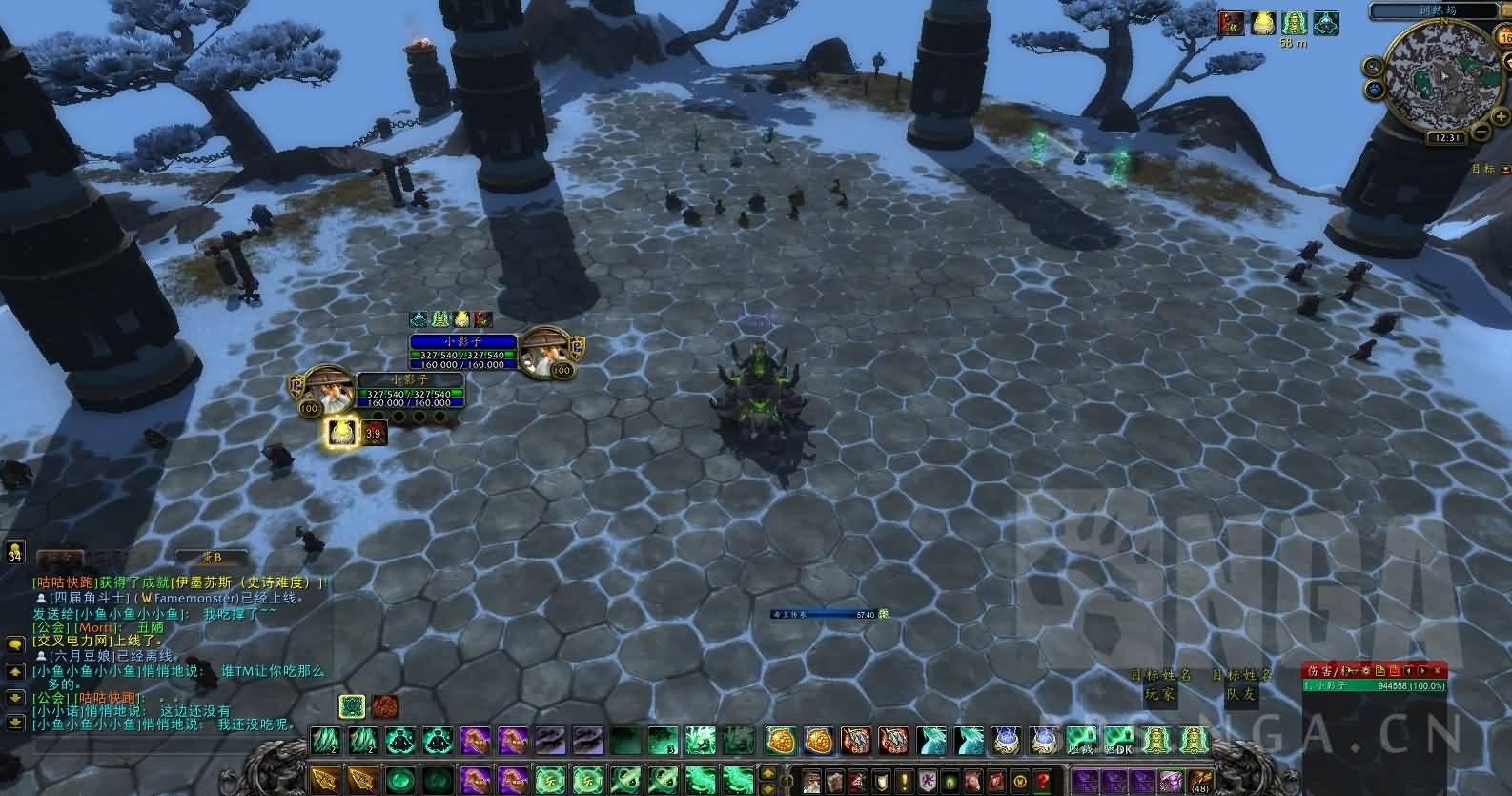
Task: Click the 小影子 row in the damage meter
Action: (x=1374, y=685)
